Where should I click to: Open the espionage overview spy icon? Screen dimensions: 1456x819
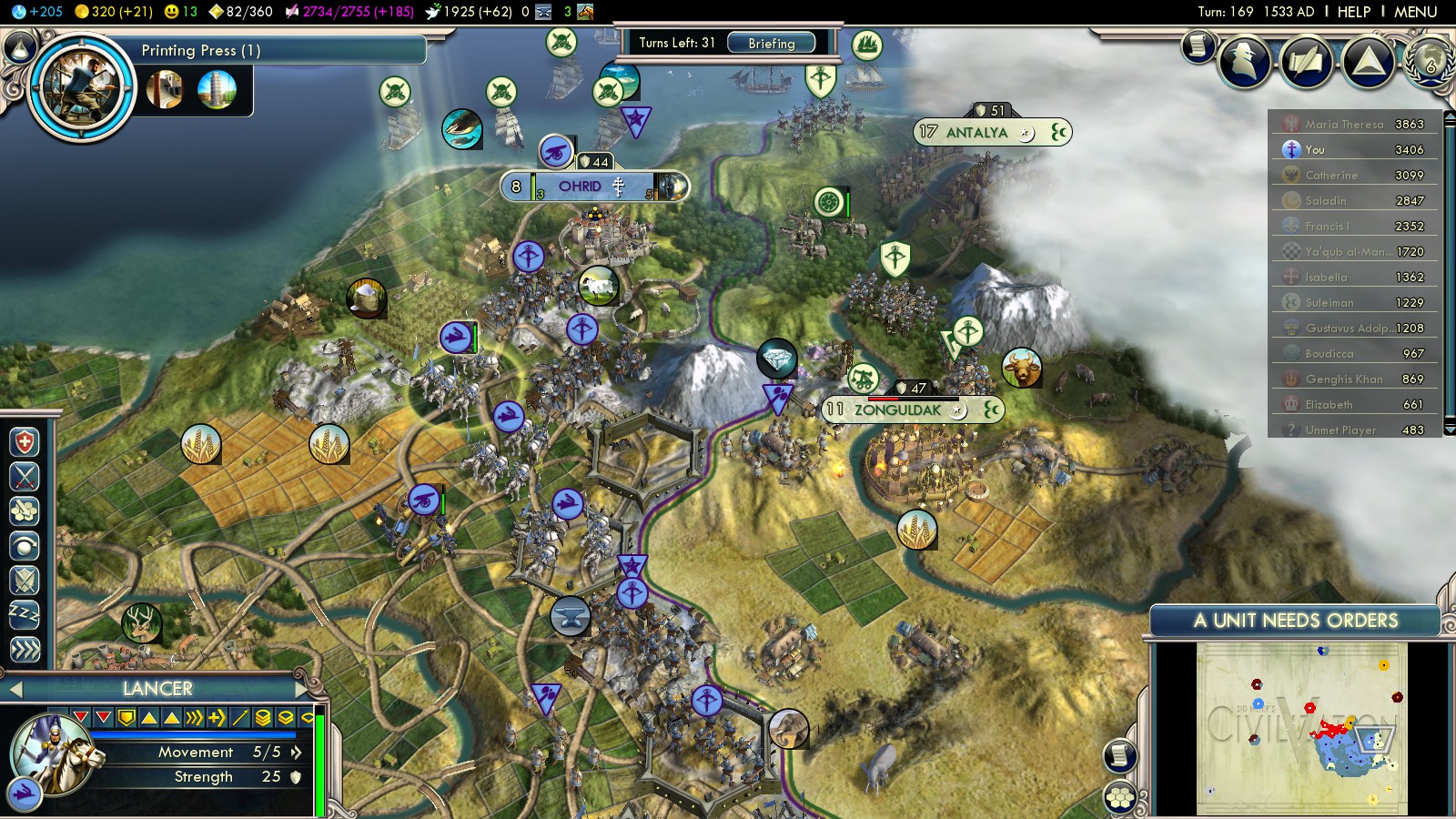tap(1244, 60)
